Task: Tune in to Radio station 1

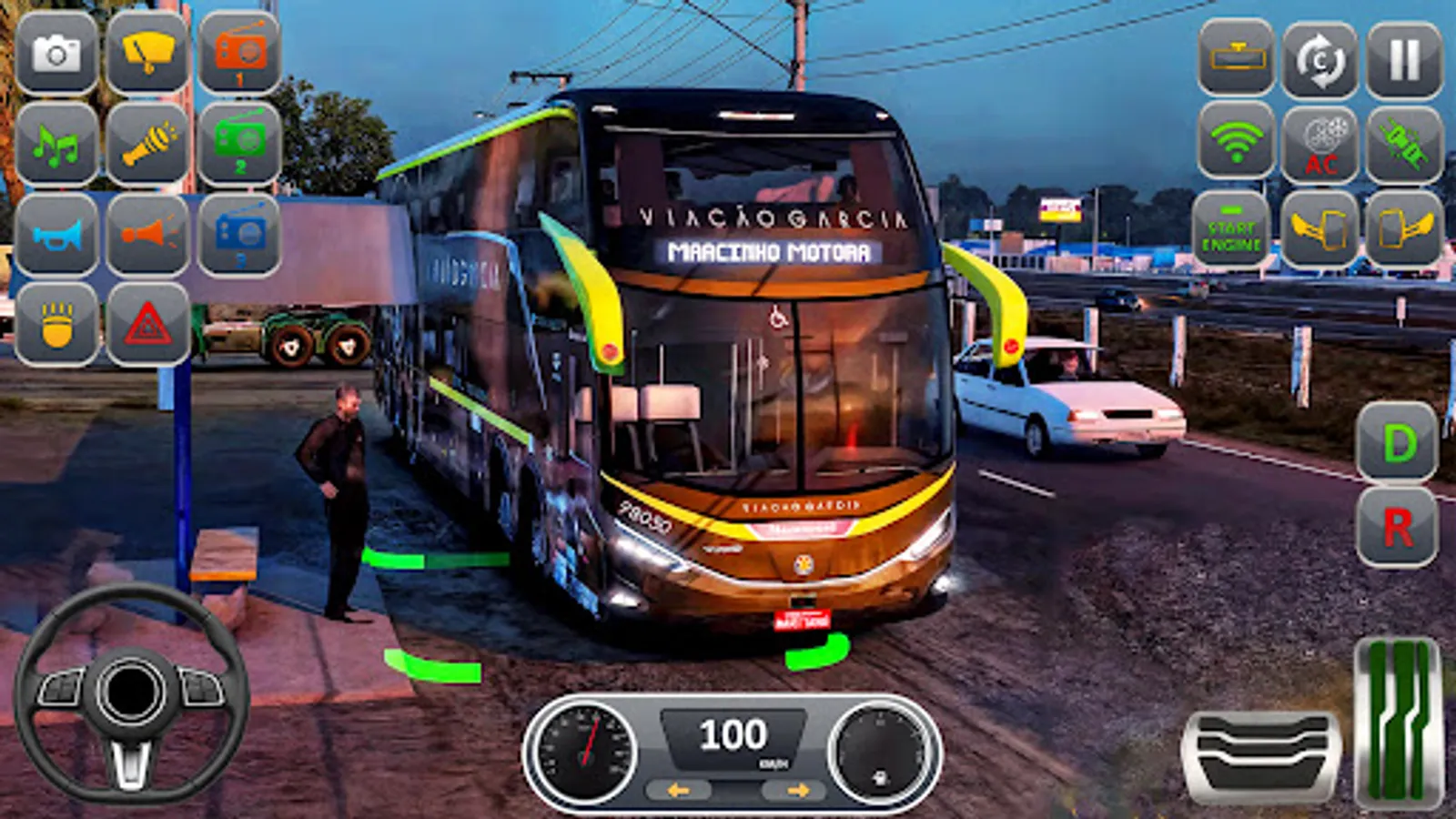Action: click(x=239, y=53)
